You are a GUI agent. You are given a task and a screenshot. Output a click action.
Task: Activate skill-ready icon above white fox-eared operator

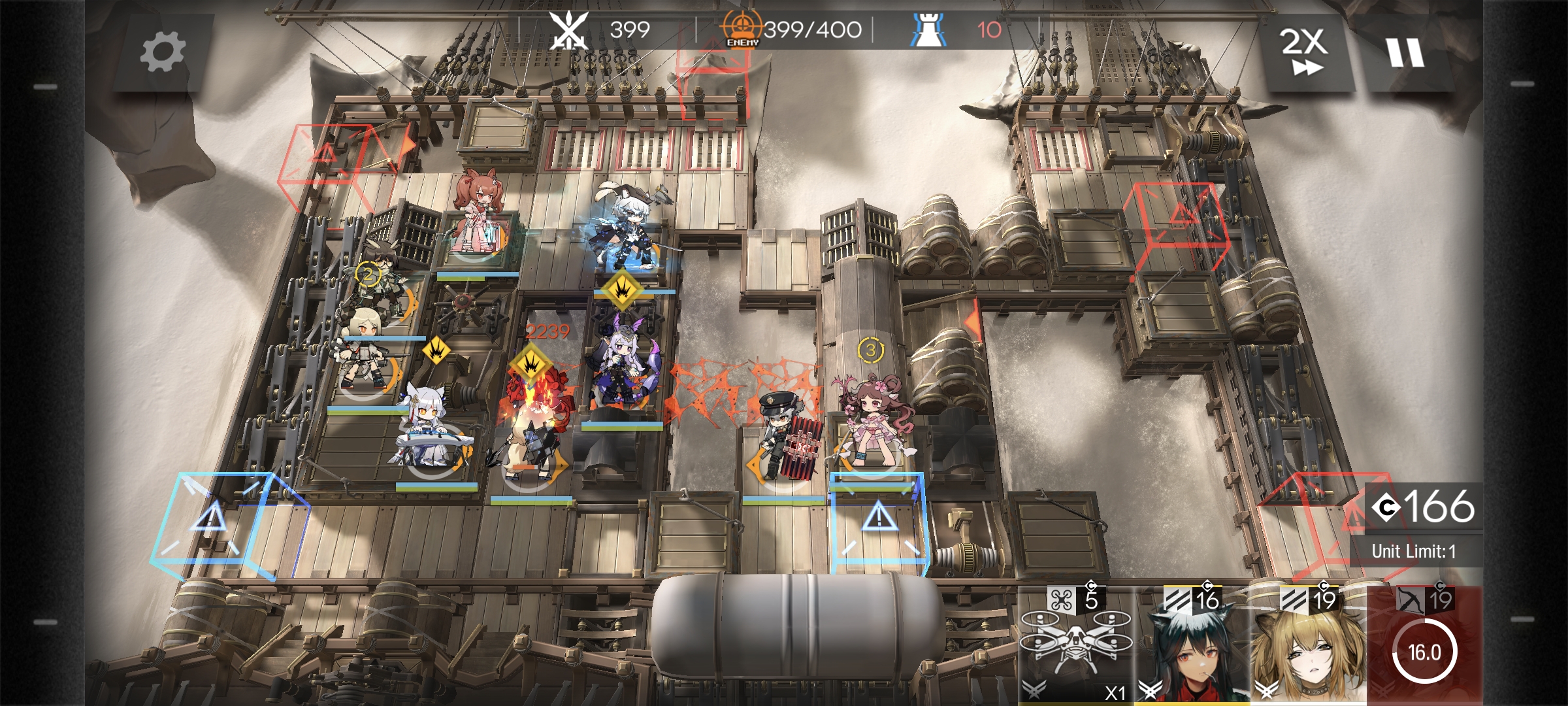[x=436, y=351]
